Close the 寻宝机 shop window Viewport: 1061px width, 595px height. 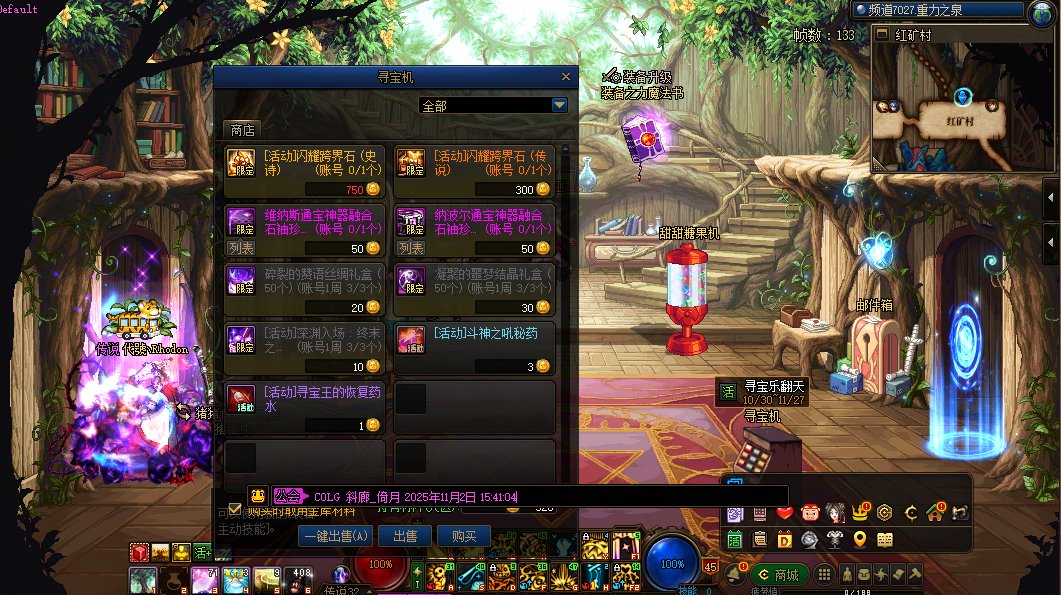point(566,76)
